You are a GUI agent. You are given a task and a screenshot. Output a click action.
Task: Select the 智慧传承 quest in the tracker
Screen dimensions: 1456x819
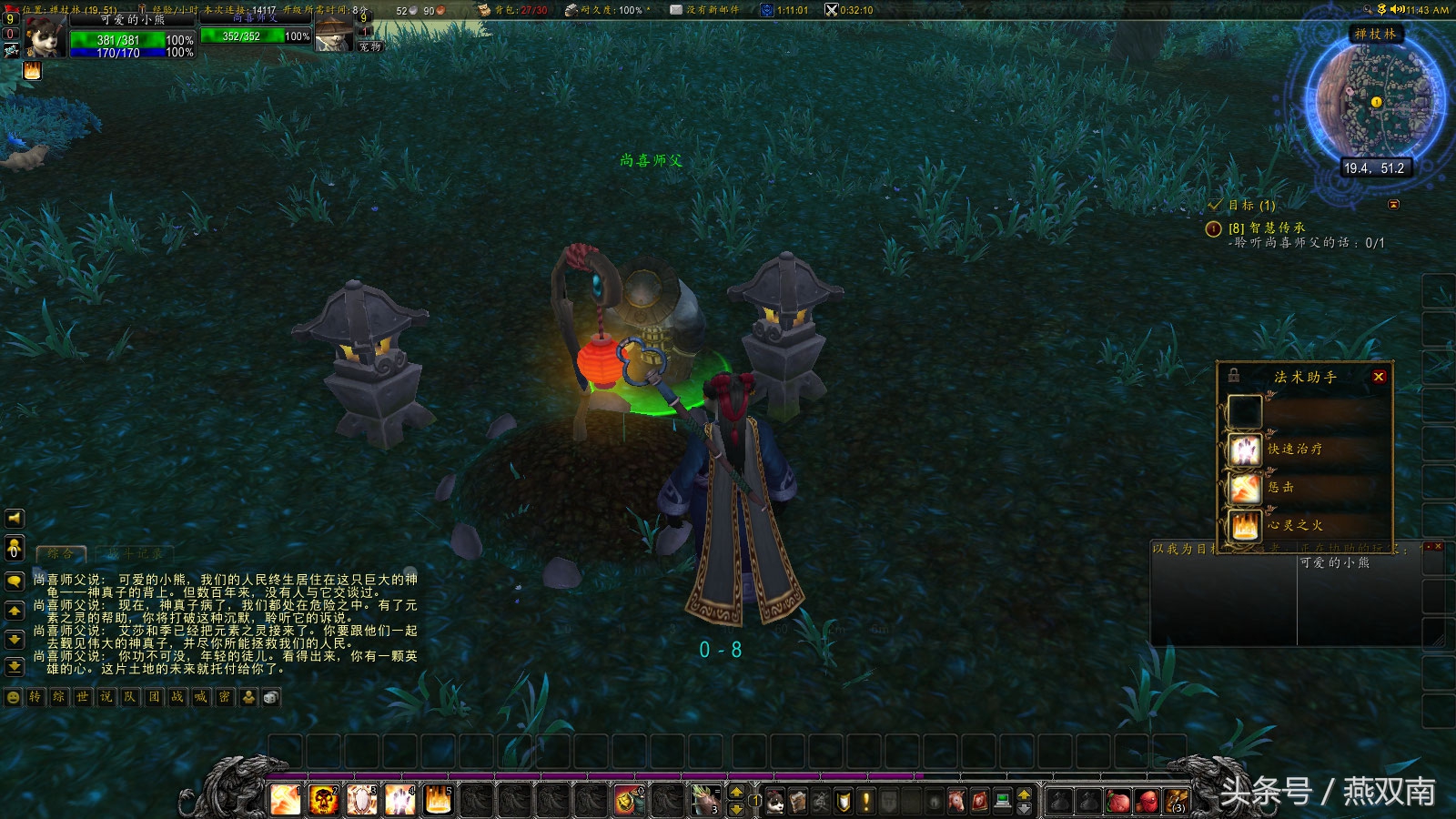point(1266,227)
